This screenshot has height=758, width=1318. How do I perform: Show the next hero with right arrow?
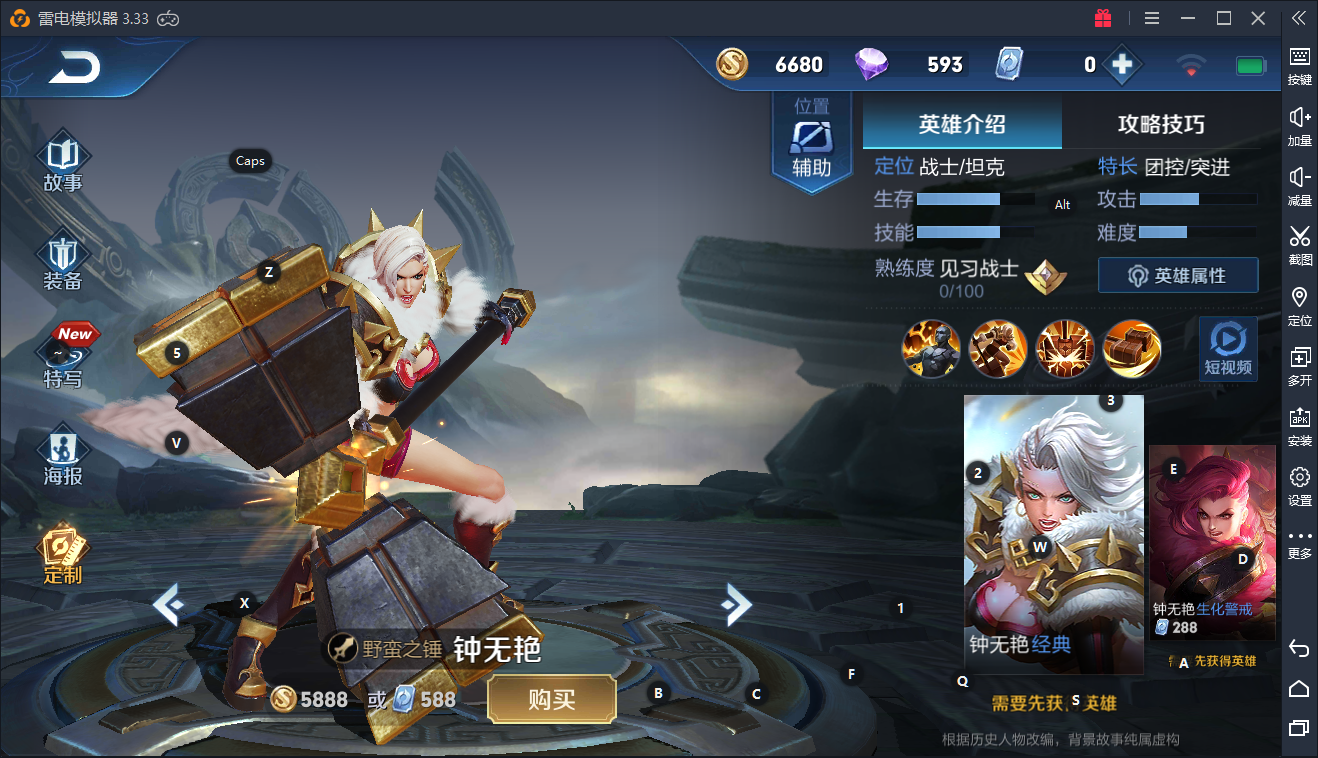736,602
